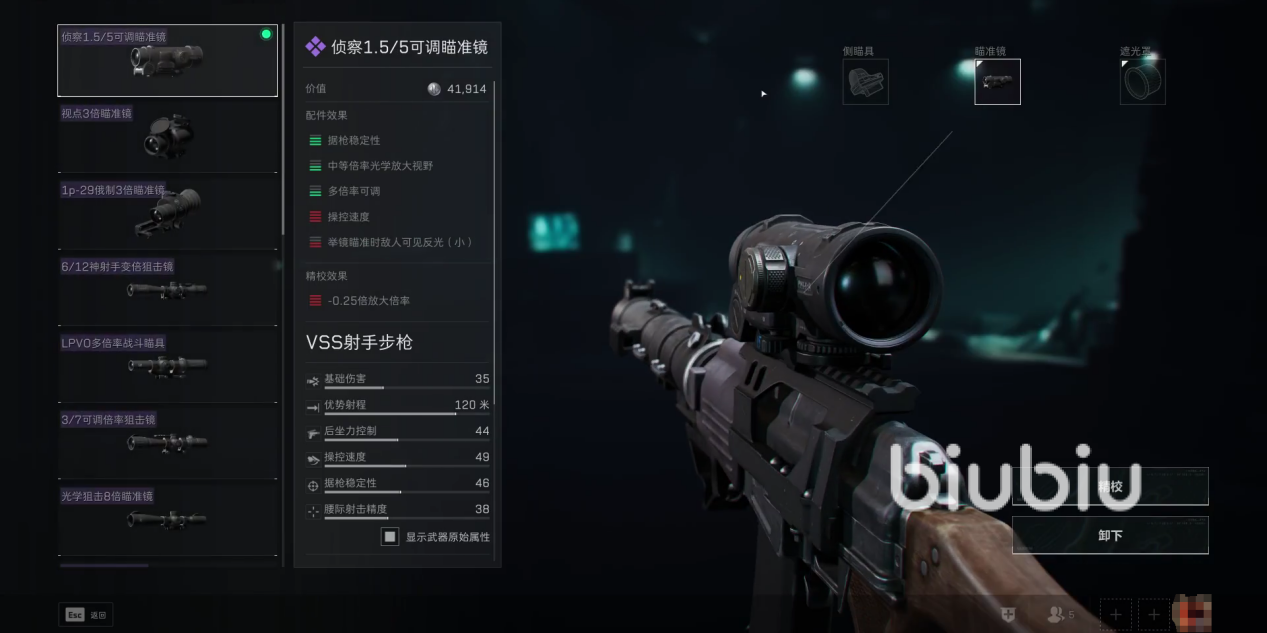Select the 6/12神射手变倍狙击镜 scope
Image resolution: width=1267 pixels, height=633 pixels.
pyautogui.click(x=167, y=289)
